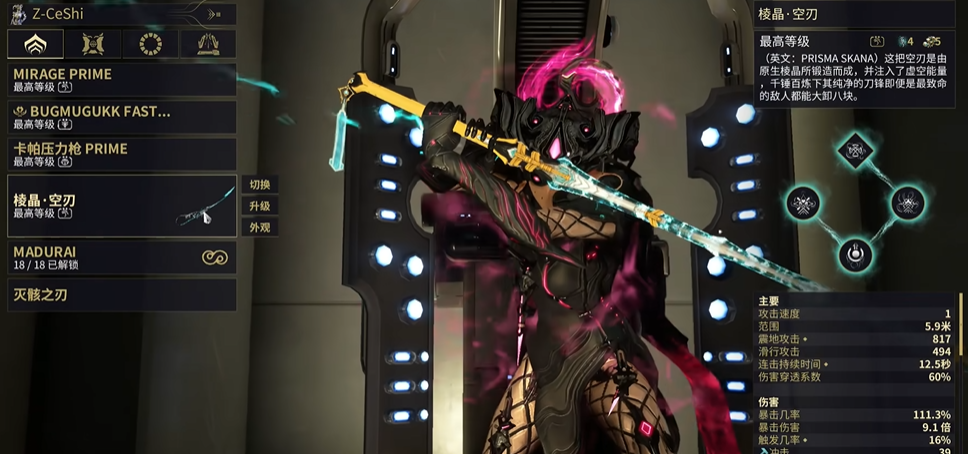Open the Madurai focus school entry
The height and width of the screenshot is (454, 968).
121,258
